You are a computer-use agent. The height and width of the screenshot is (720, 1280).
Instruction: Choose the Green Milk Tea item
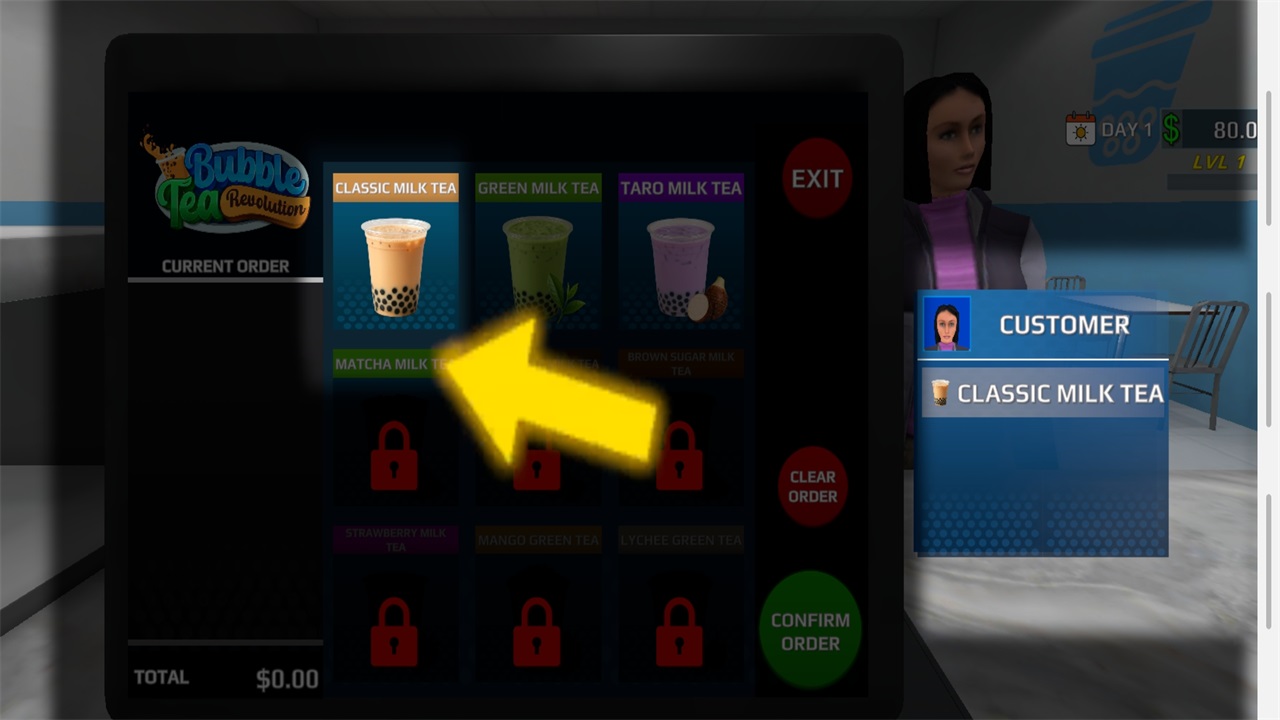coord(538,251)
